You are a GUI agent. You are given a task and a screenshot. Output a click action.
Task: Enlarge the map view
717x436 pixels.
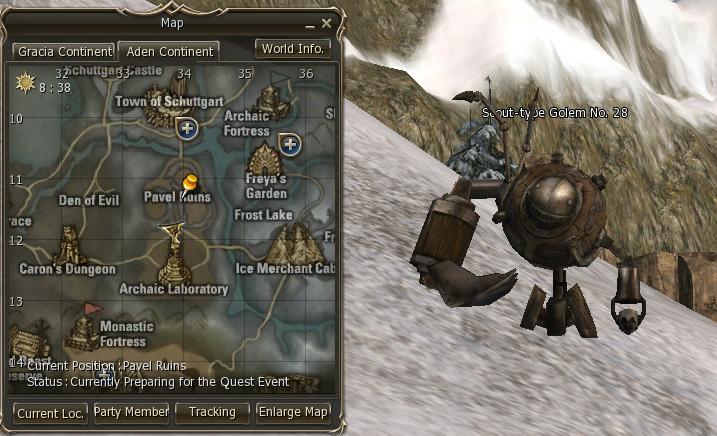point(293,412)
